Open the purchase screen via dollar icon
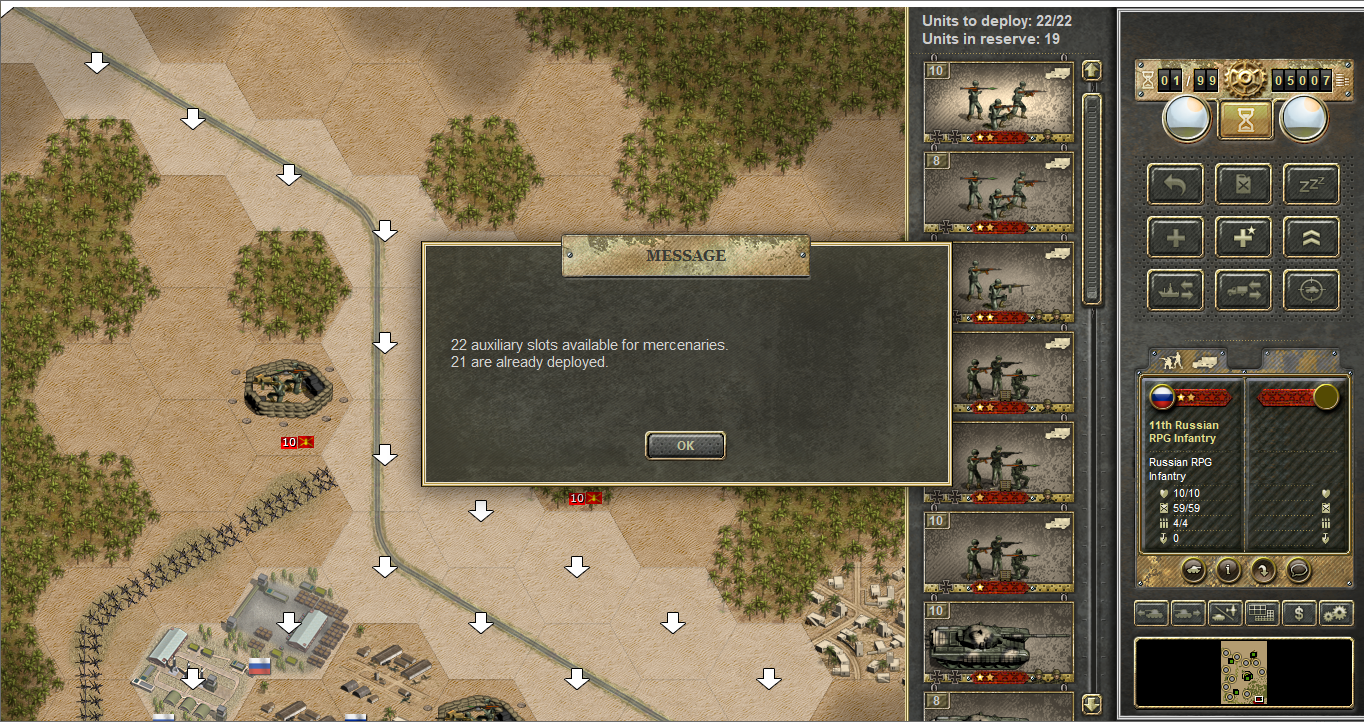The width and height of the screenshot is (1364, 722). tap(1298, 613)
